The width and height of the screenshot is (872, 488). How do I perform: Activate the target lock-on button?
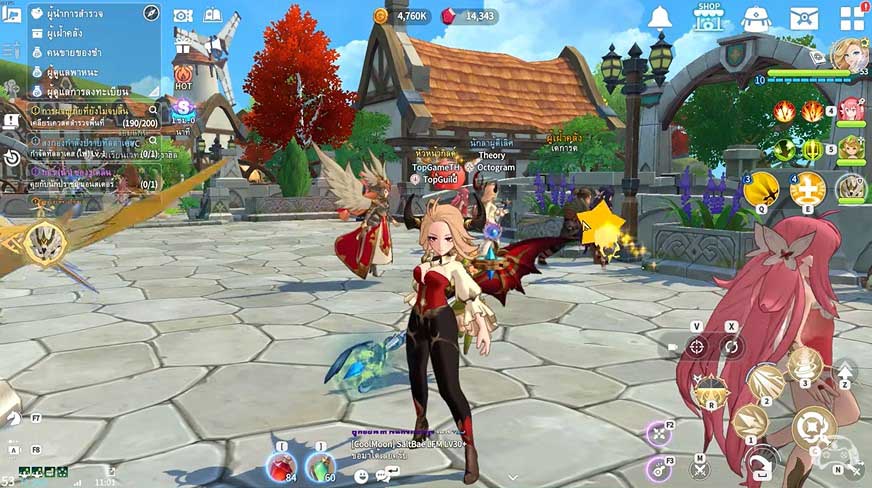click(x=697, y=347)
